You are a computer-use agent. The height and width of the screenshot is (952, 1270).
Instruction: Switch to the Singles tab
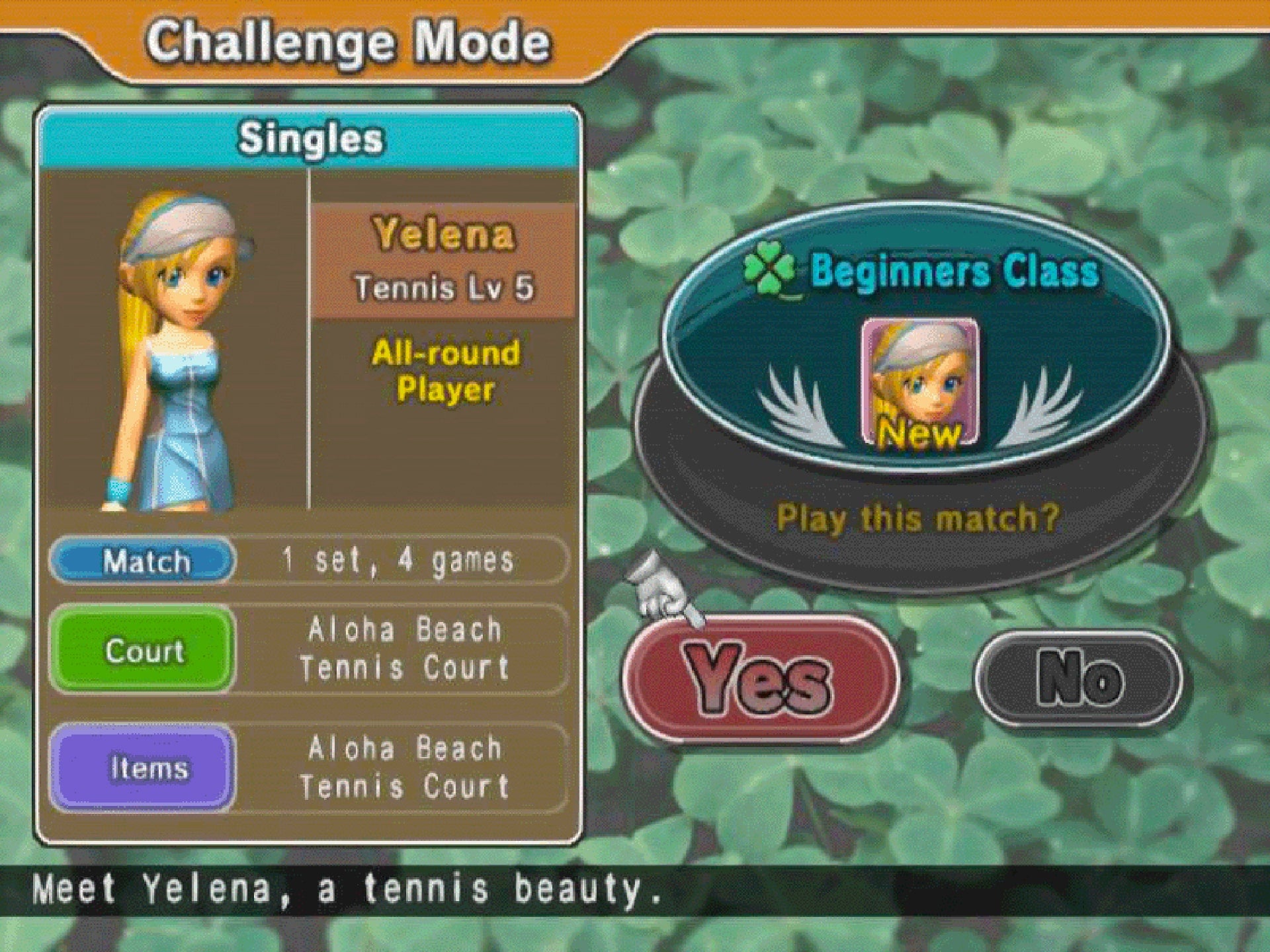tap(311, 139)
